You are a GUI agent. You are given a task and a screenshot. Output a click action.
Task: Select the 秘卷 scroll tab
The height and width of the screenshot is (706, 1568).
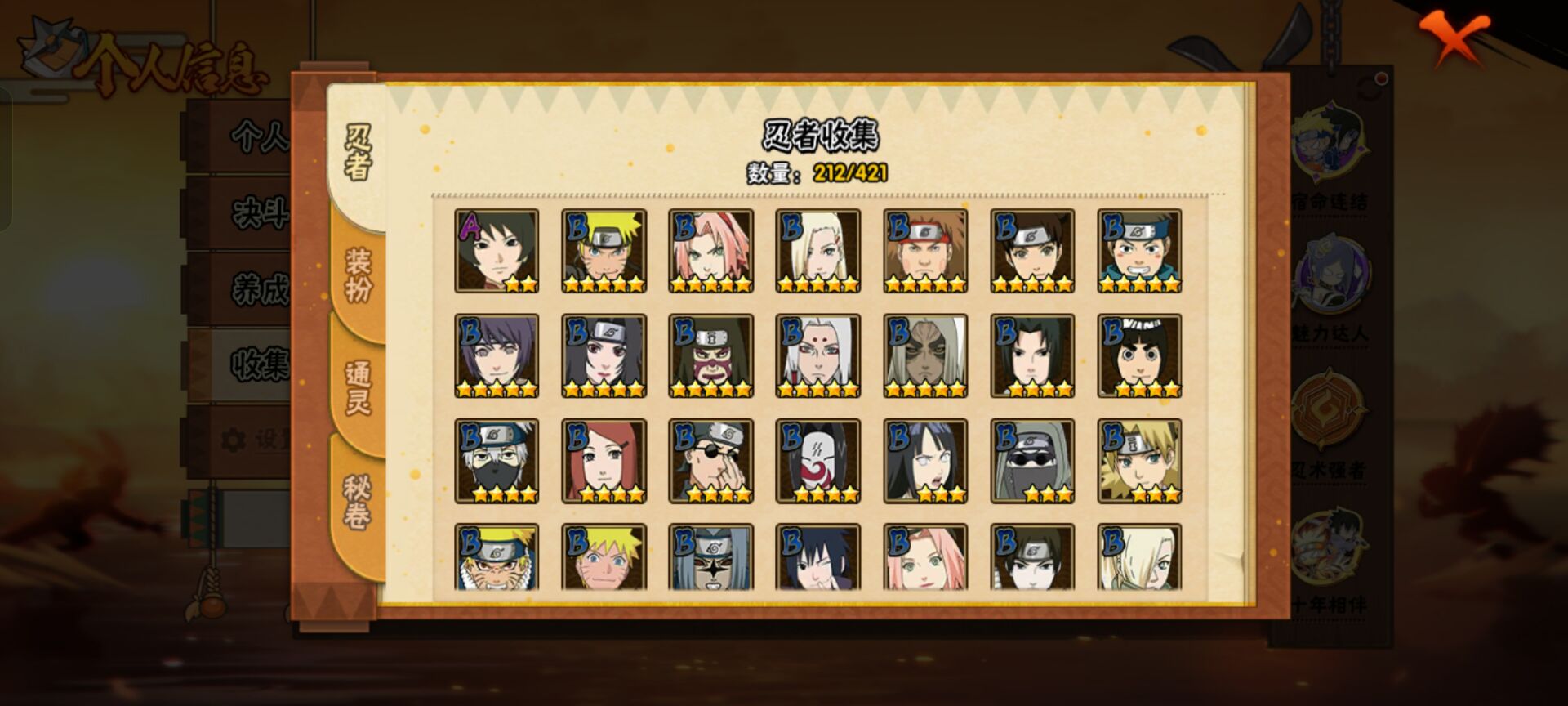click(358, 501)
